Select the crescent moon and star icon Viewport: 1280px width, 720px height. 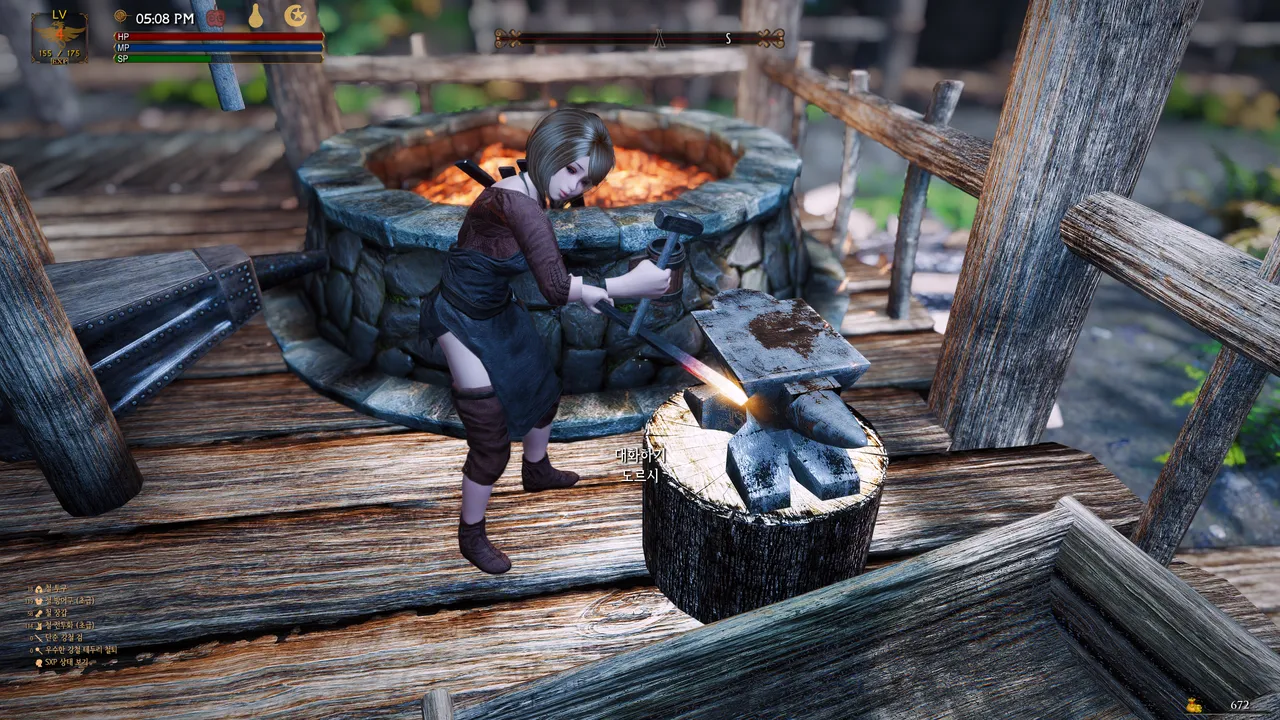(295, 16)
